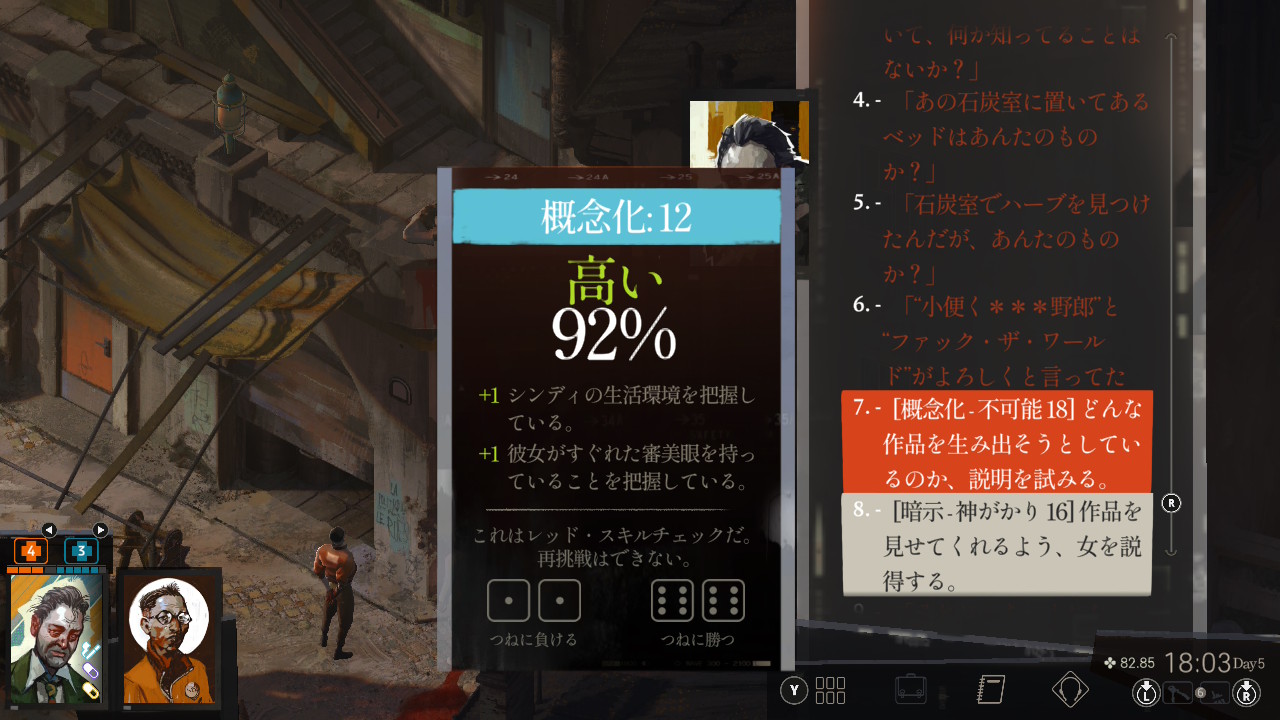The height and width of the screenshot is (720, 1280).
Task: Choose option 6 about Fuck the World
Action: 1001,340
